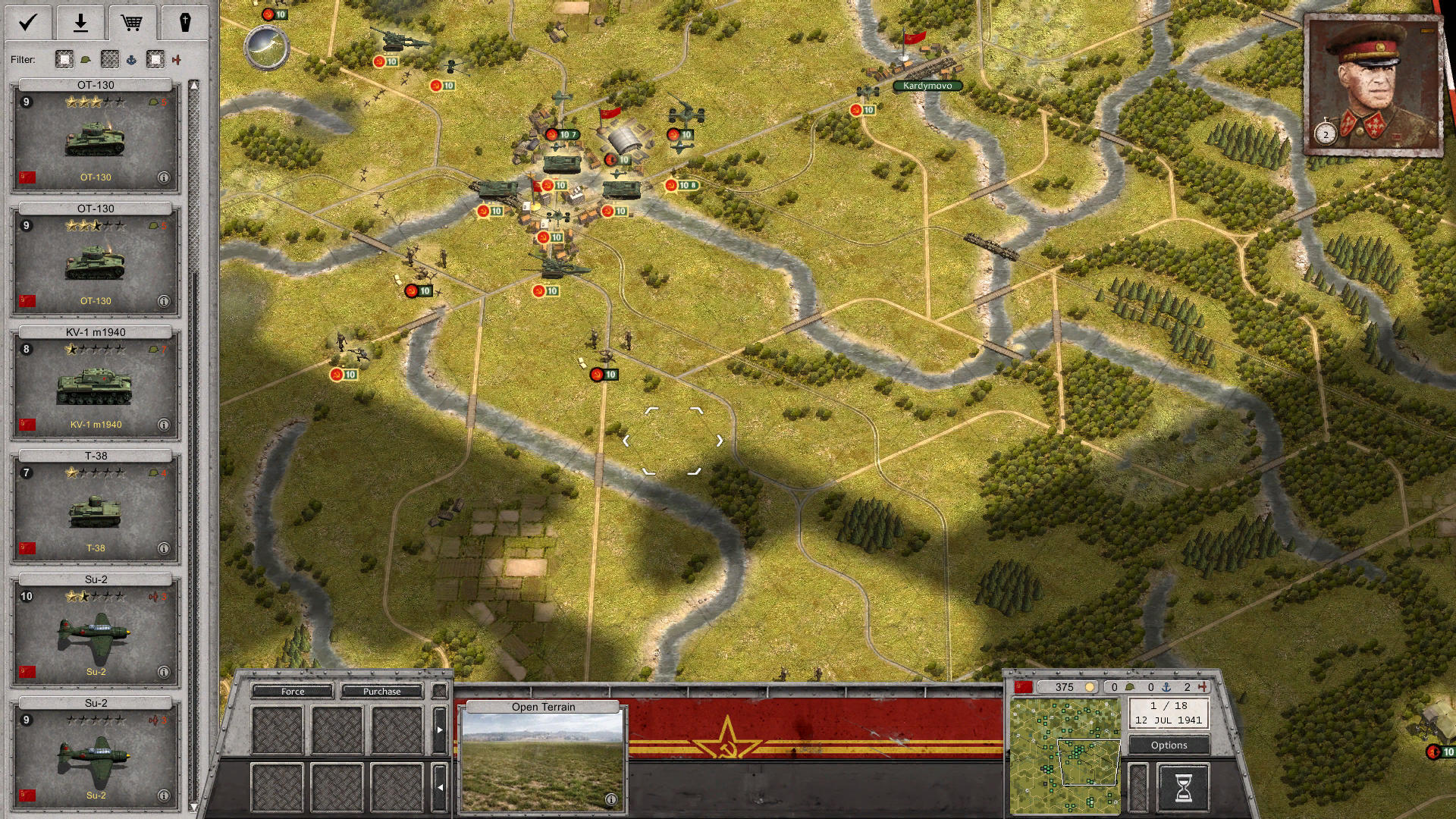
Task: Click the magnifier overview icon above the map
Action: pyautogui.click(x=267, y=47)
